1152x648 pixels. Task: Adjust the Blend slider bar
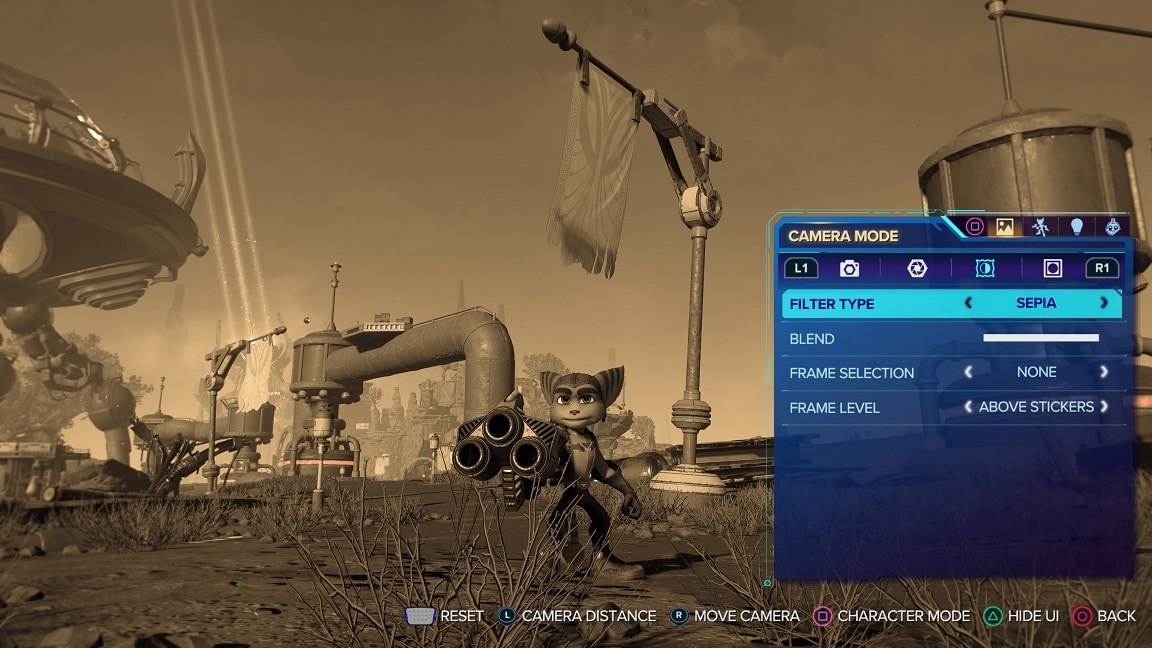pyautogui.click(x=1040, y=338)
